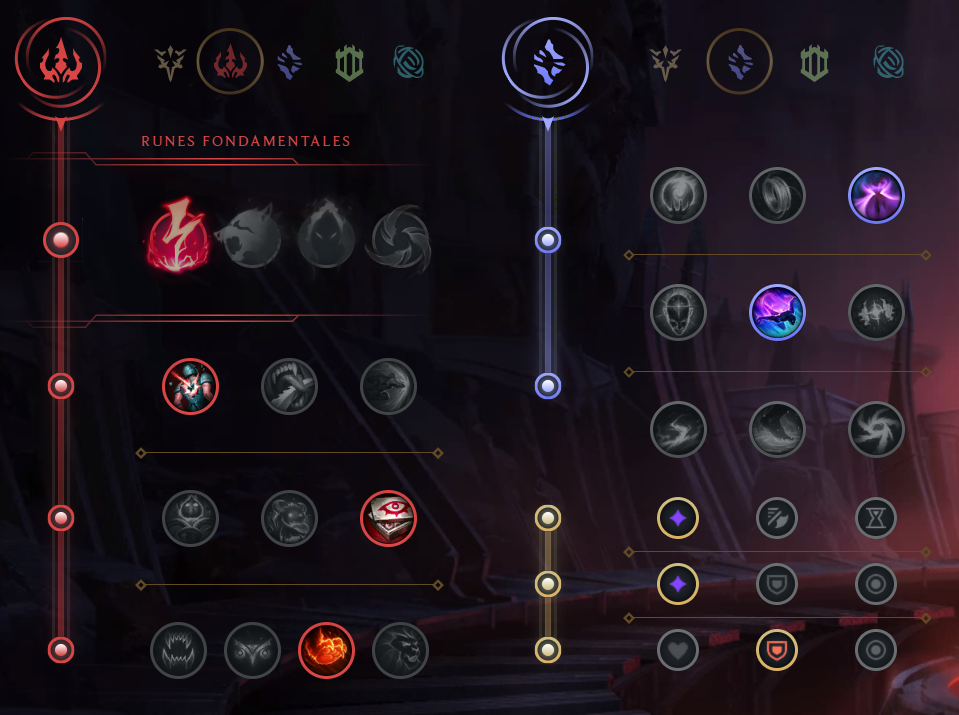
Task: Select the Celerity rune
Action: (777, 312)
